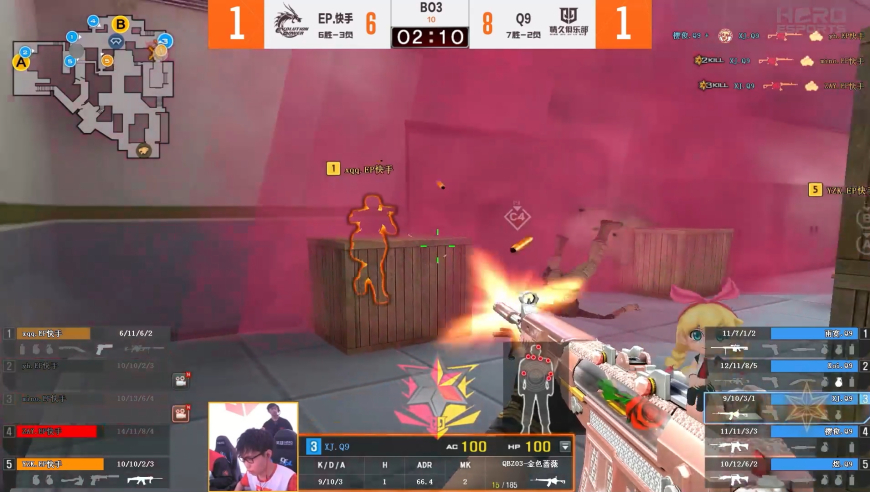This screenshot has width=870, height=492.
Task: Spectate EP player 5 row
Action: pos(85,472)
